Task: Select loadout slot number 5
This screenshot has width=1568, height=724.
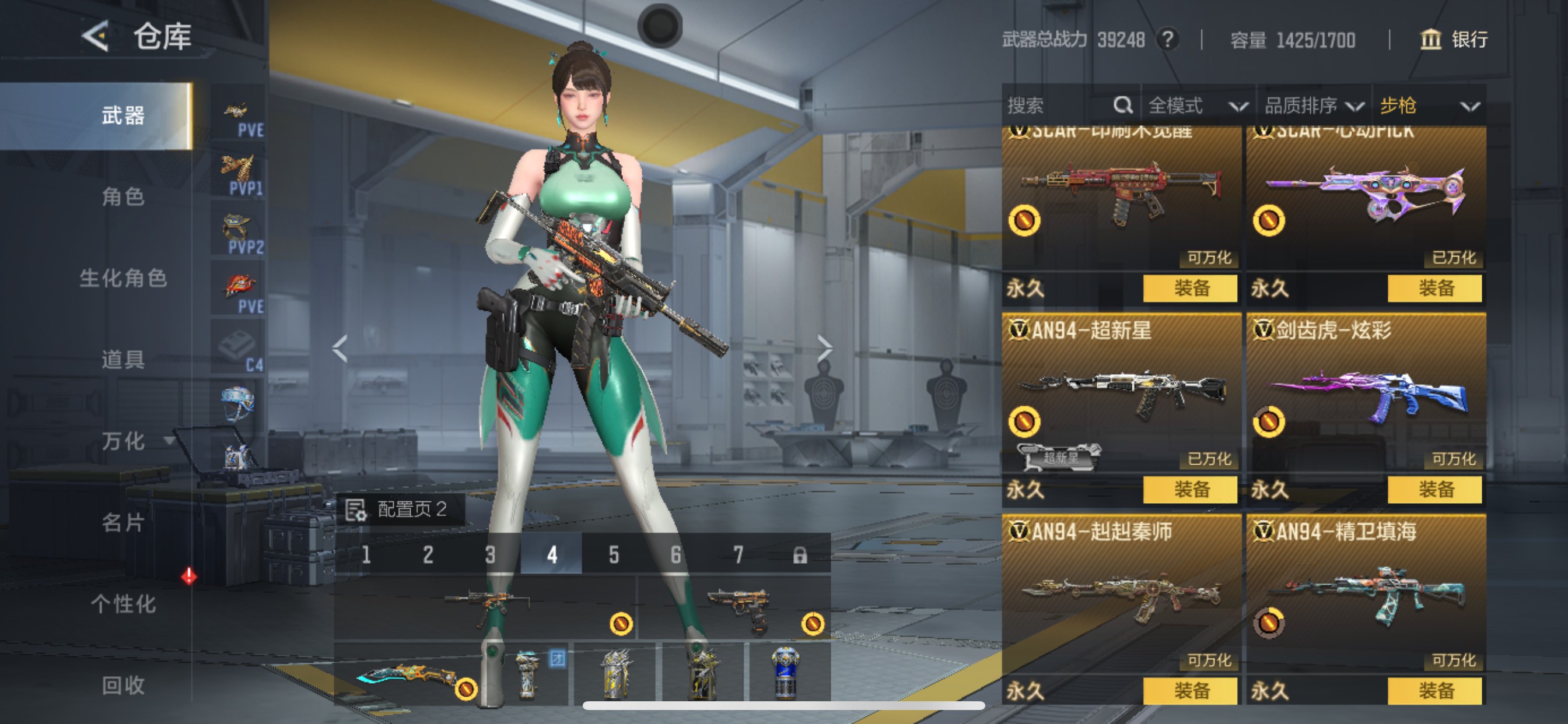Action: pos(614,554)
